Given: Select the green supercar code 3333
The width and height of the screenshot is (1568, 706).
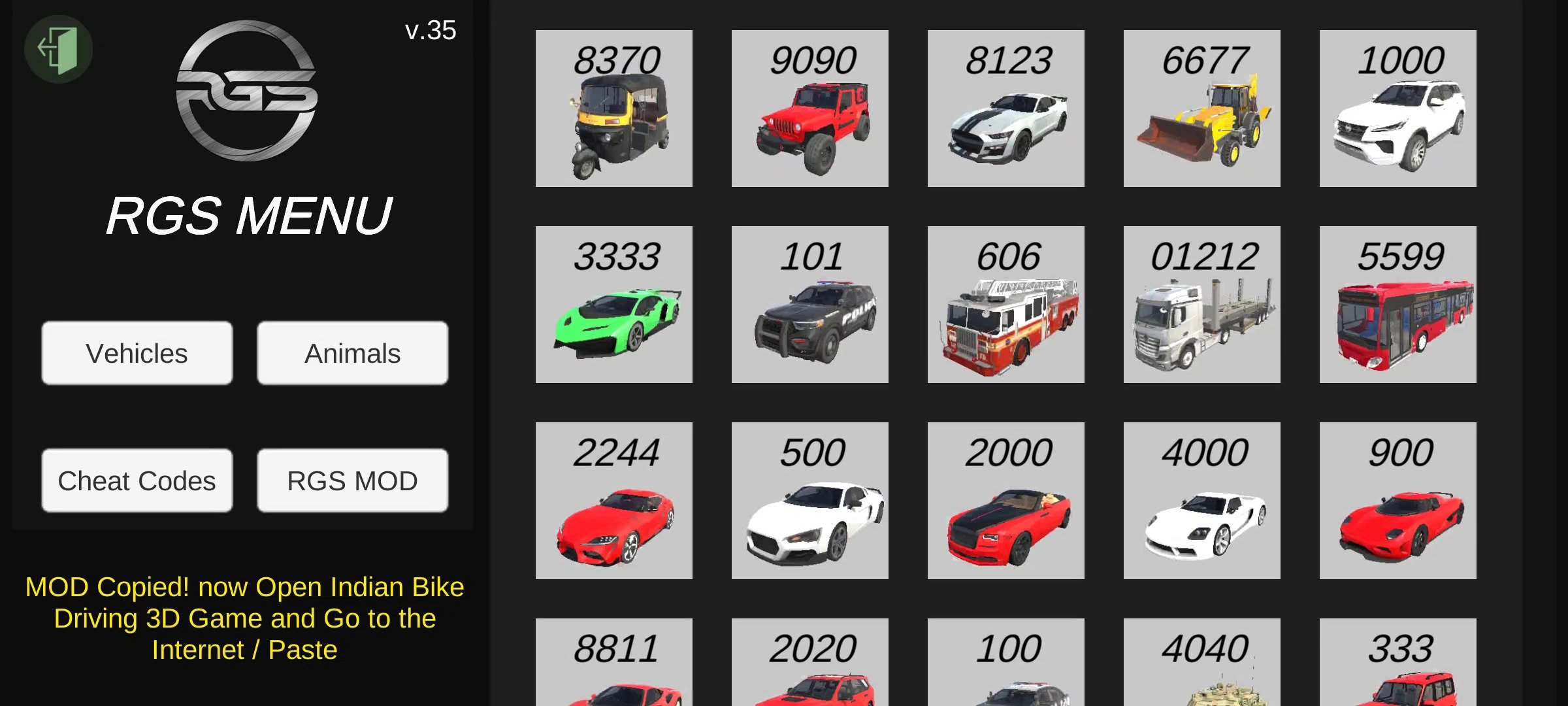Looking at the screenshot, I should point(613,305).
